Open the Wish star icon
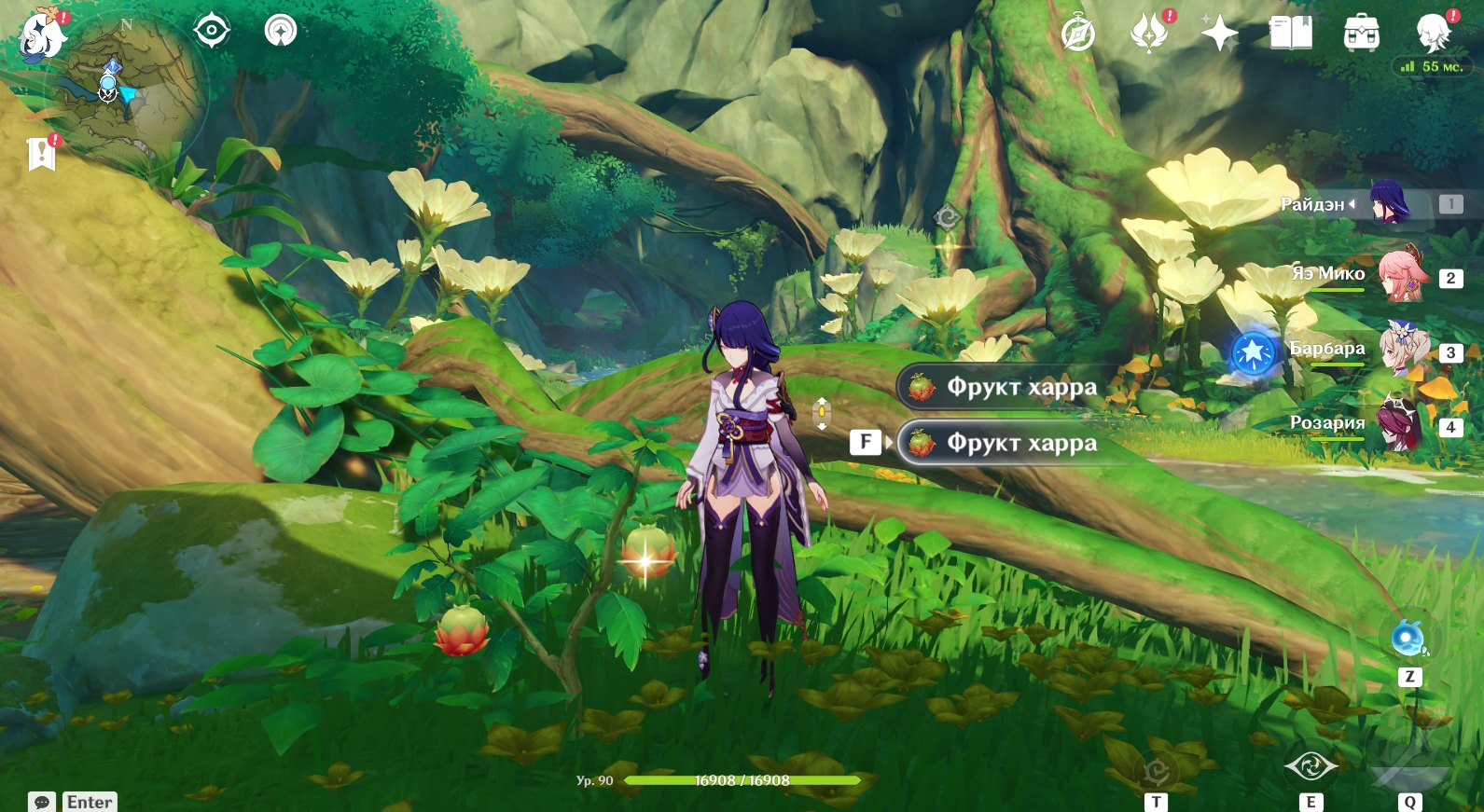Image resolution: width=1484 pixels, height=812 pixels. (1219, 34)
